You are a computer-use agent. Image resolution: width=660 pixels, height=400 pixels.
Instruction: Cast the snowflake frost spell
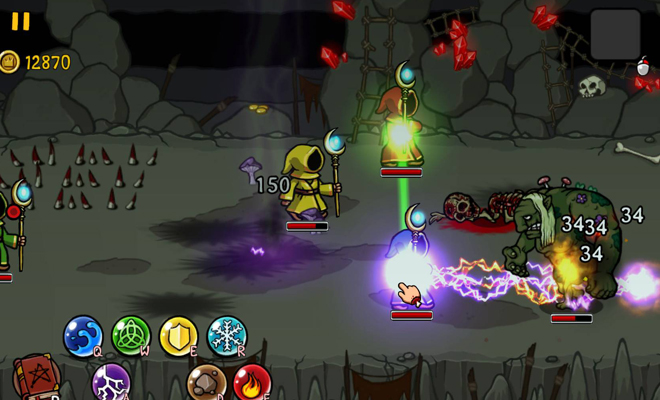click(227, 335)
